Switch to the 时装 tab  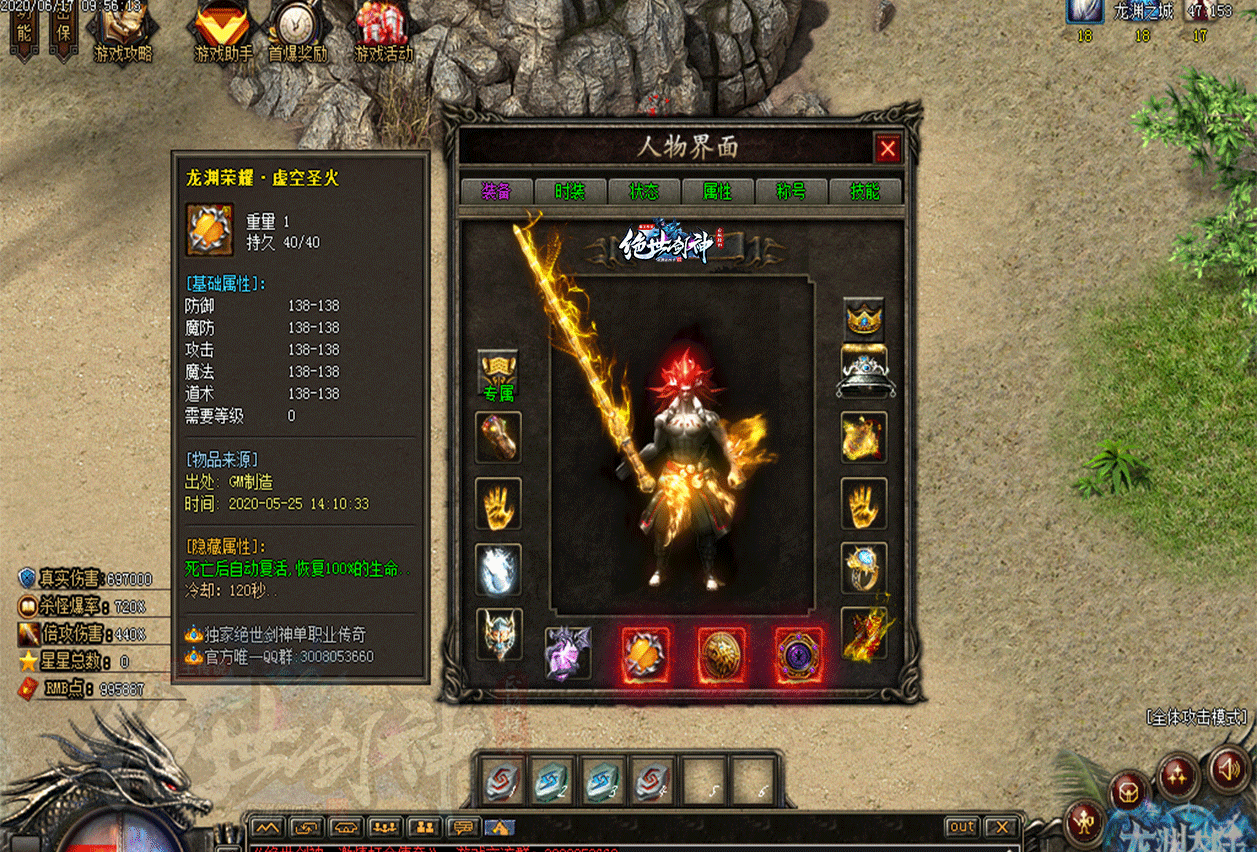(x=570, y=191)
